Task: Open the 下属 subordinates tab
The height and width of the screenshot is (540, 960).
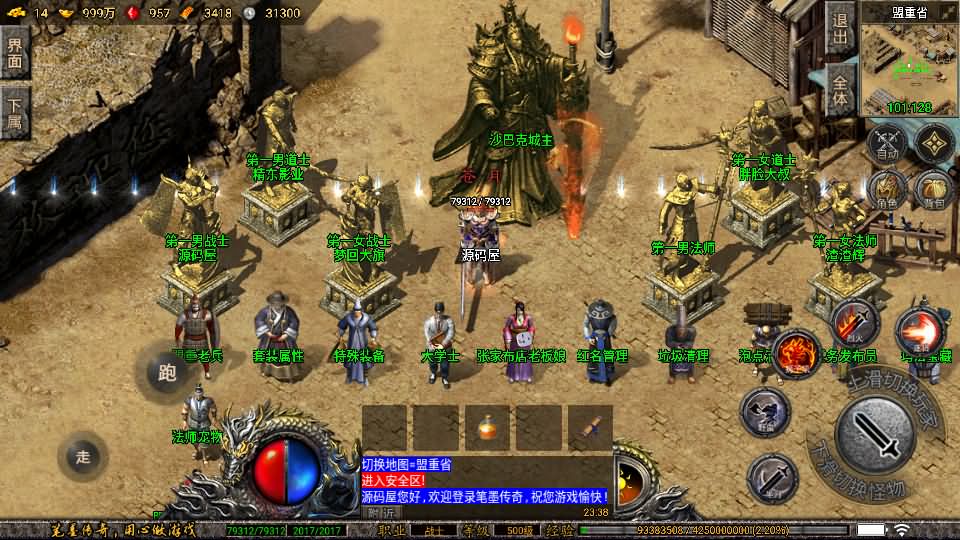Action: pyautogui.click(x=14, y=112)
